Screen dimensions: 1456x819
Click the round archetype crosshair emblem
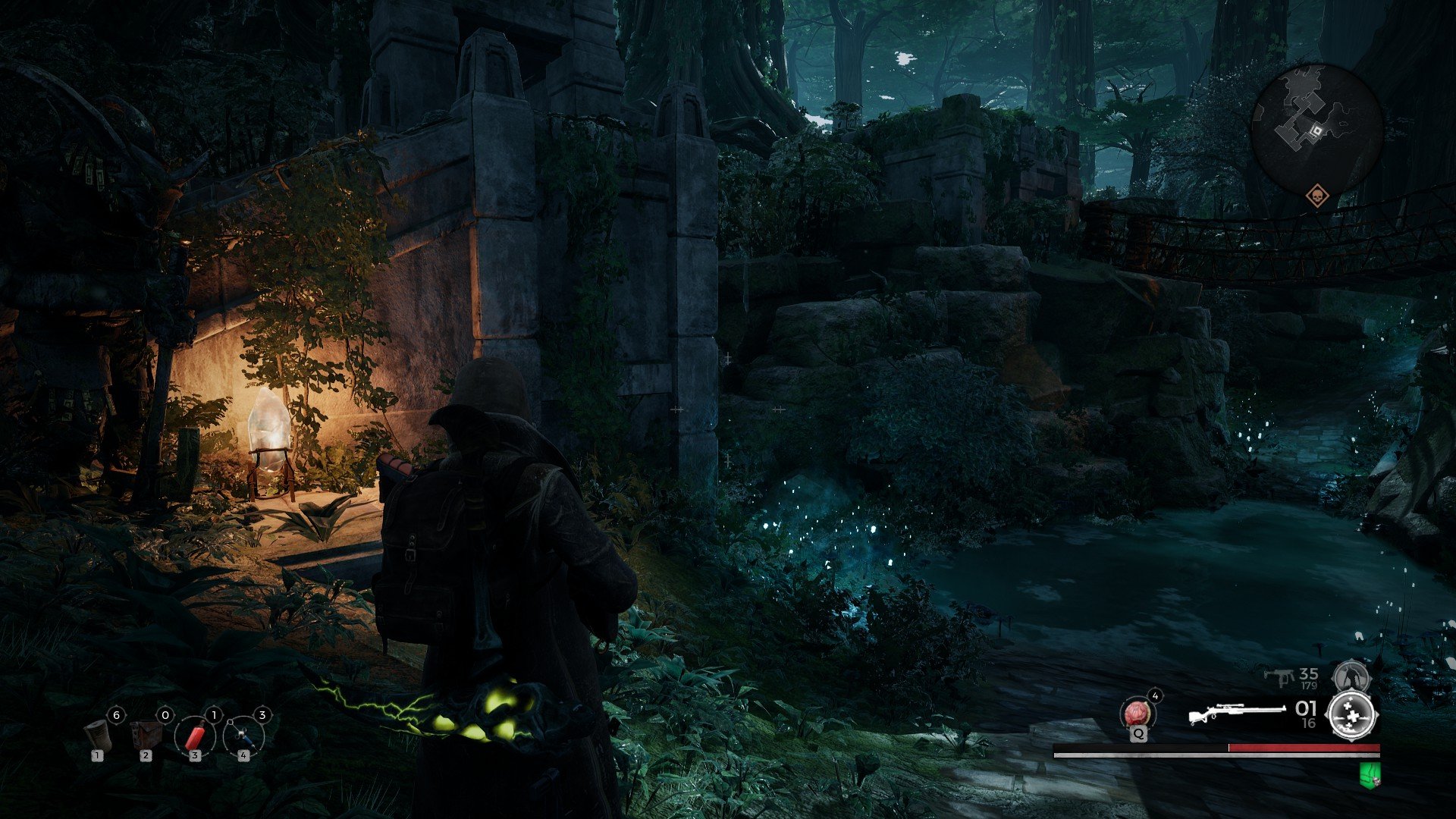pyautogui.click(x=1351, y=716)
